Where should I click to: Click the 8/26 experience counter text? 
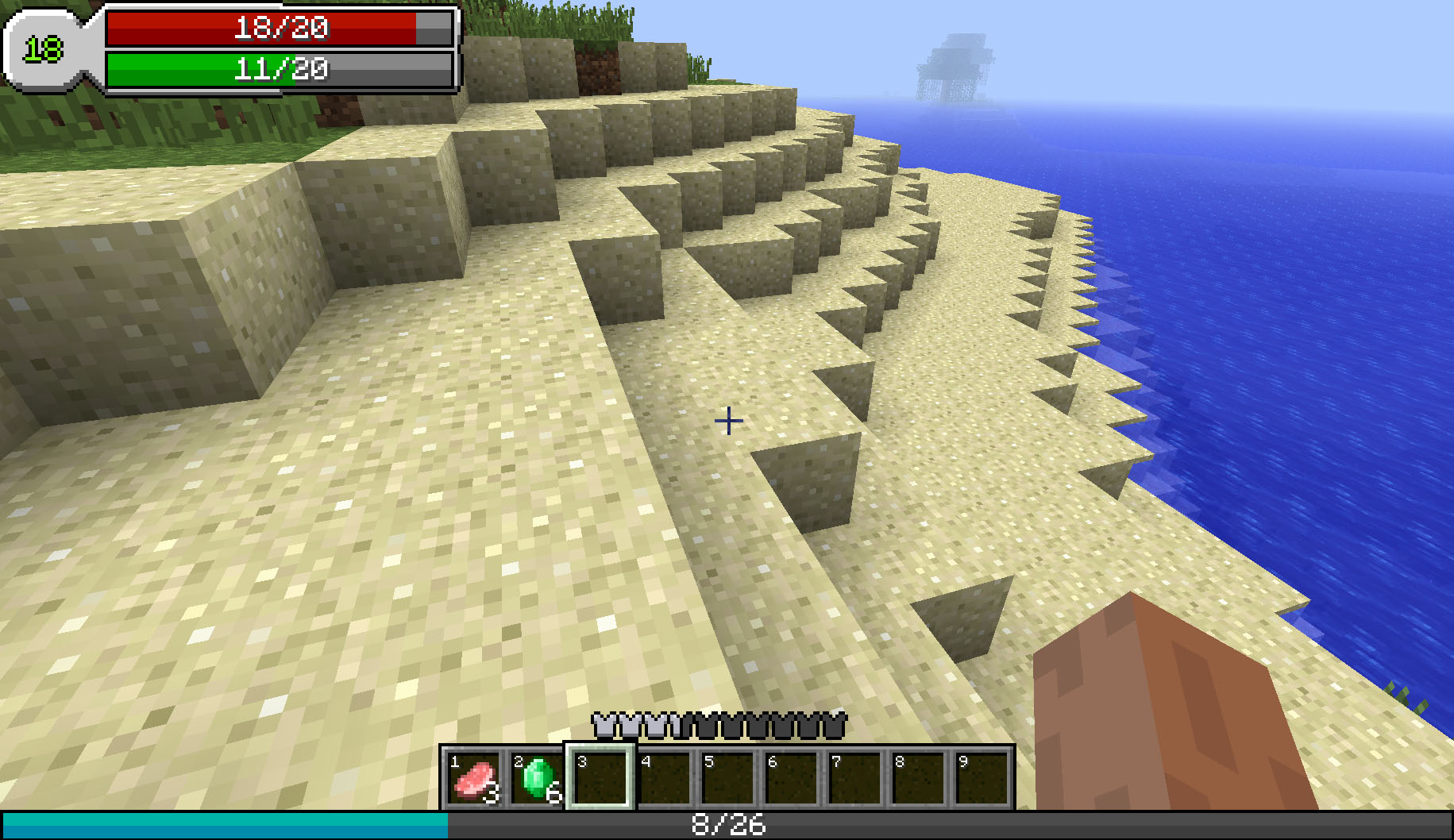(x=727, y=826)
